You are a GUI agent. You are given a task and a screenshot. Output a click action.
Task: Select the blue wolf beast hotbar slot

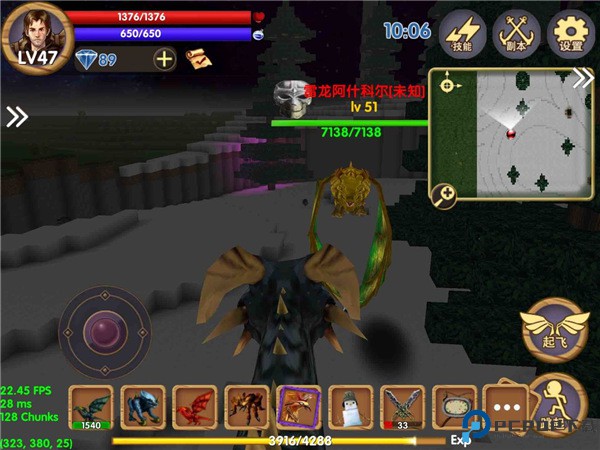[142, 407]
